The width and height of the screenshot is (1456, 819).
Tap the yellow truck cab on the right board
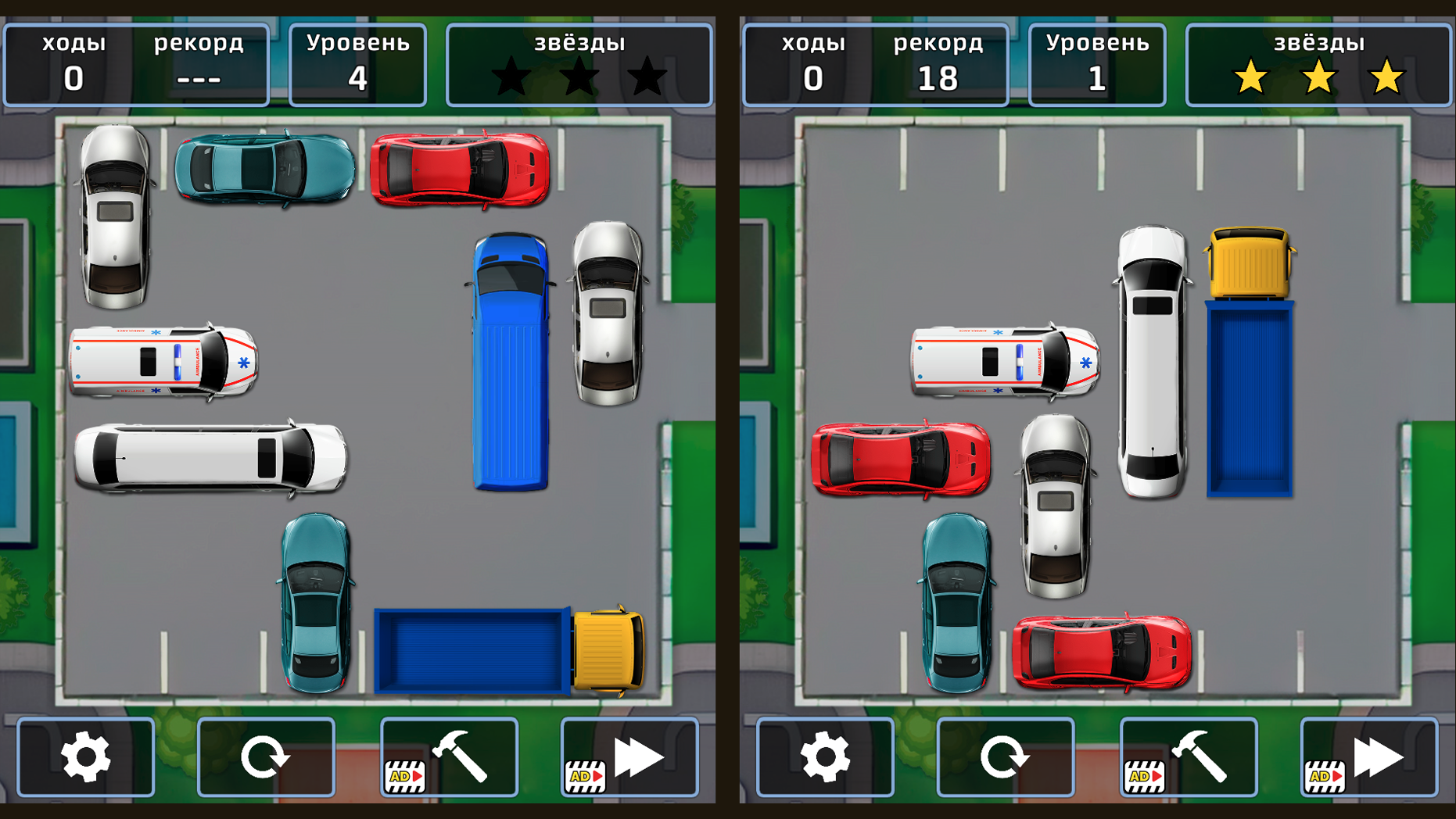[1247, 262]
